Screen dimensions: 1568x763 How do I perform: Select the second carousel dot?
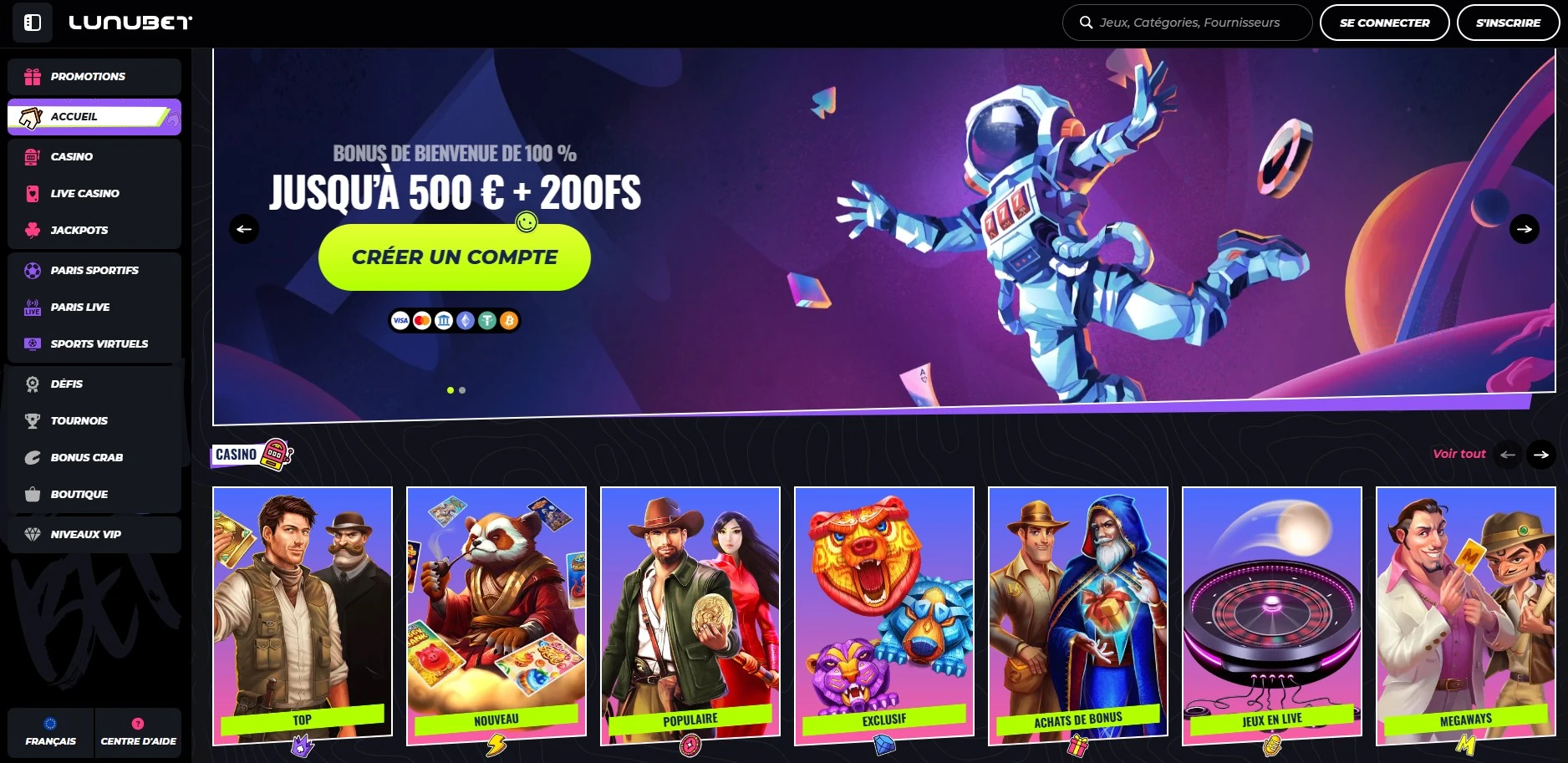pos(461,389)
